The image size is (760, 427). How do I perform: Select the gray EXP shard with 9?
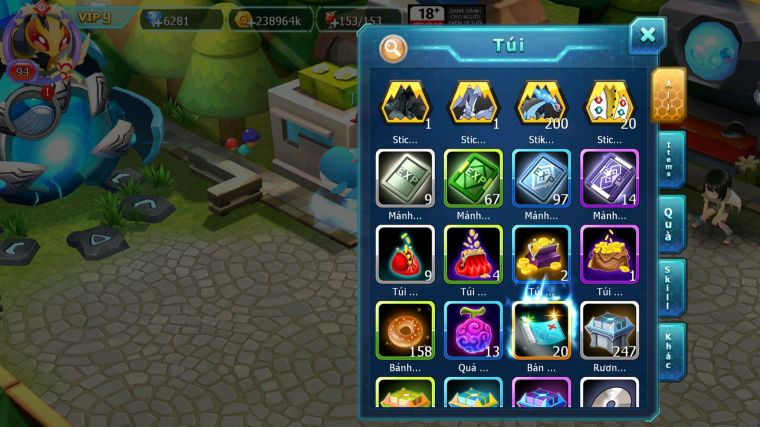(405, 177)
